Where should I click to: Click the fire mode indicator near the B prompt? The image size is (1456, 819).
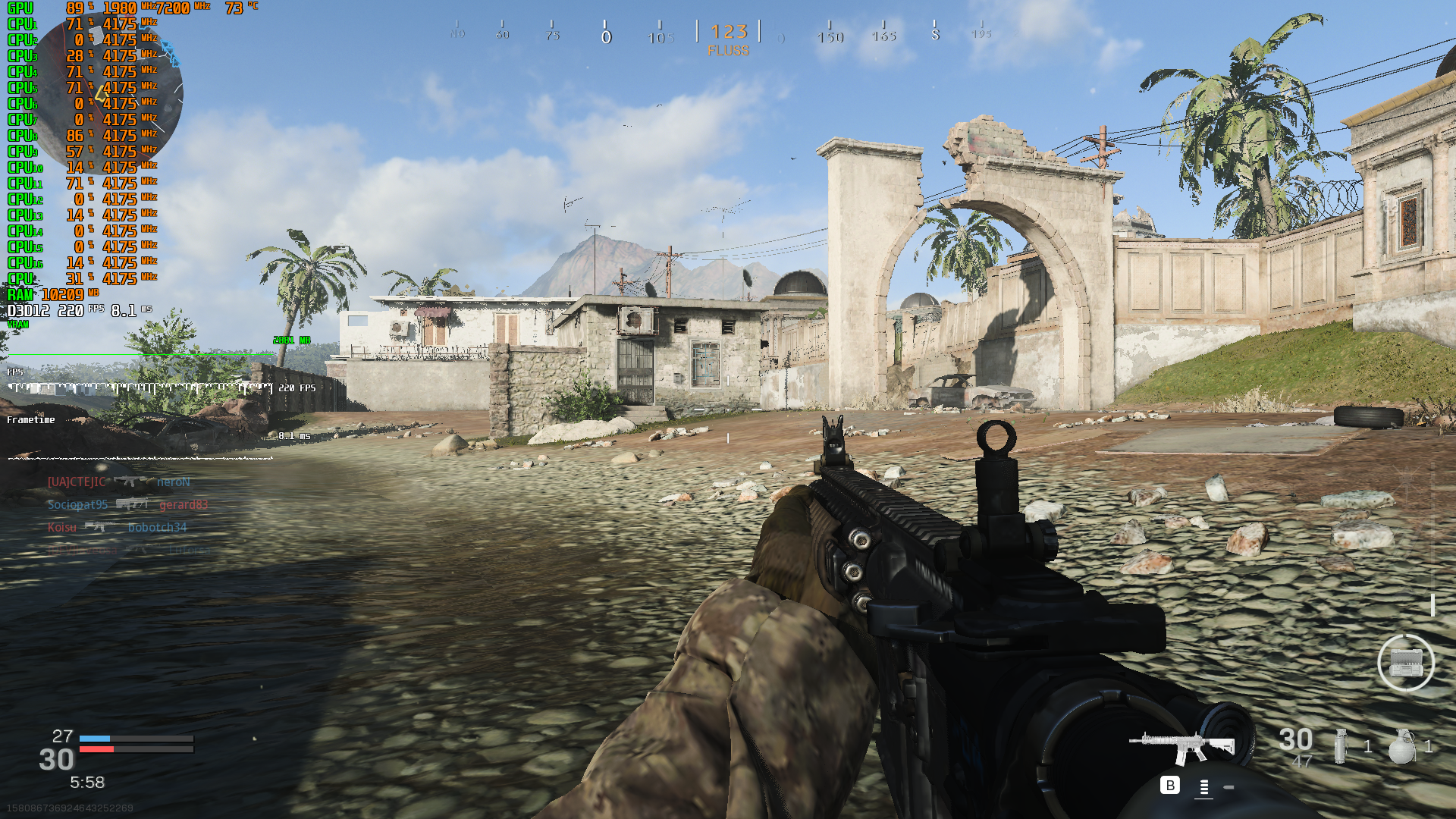coord(1203,787)
